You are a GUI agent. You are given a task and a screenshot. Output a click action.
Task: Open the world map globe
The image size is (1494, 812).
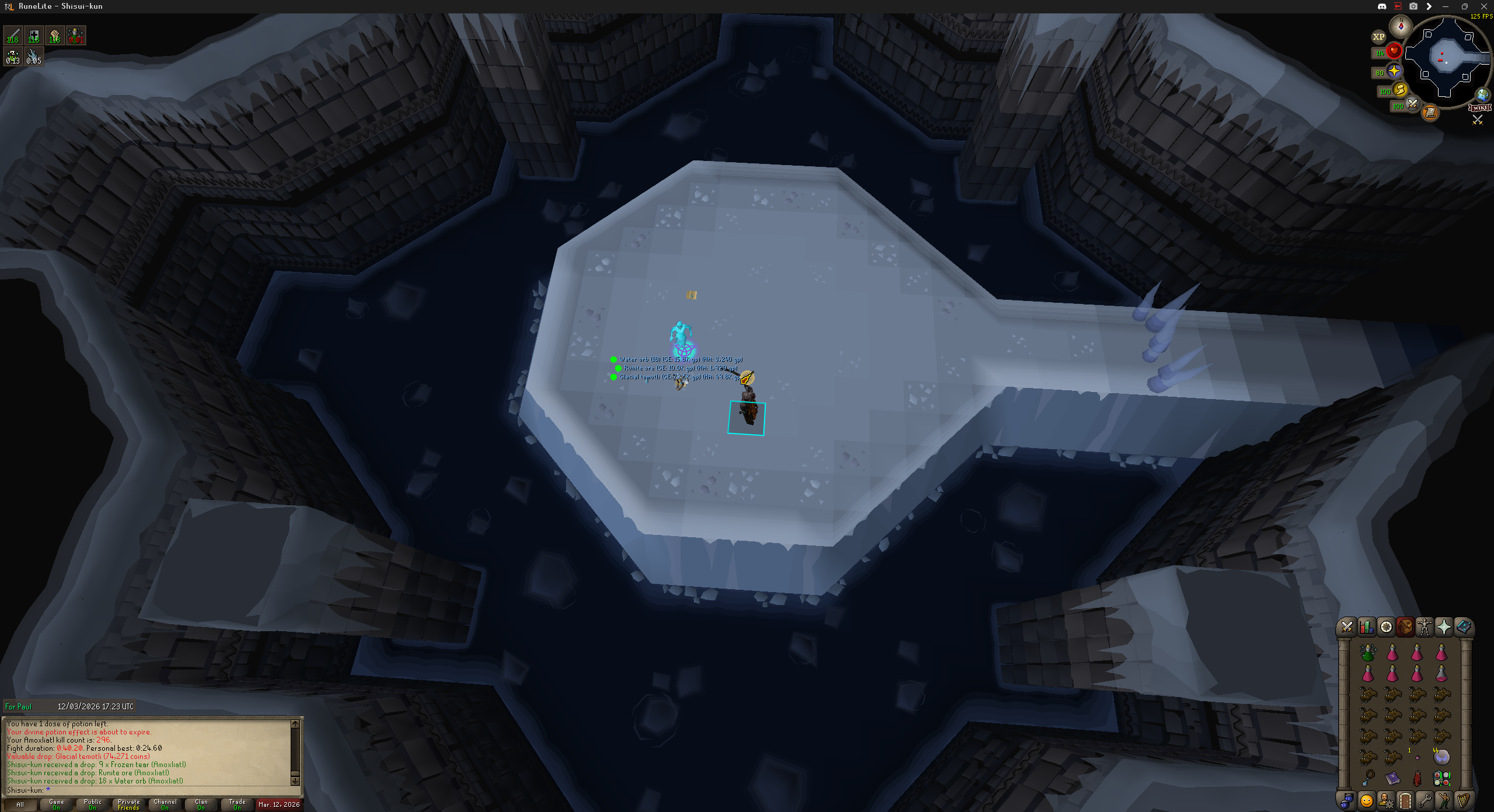point(1482,94)
